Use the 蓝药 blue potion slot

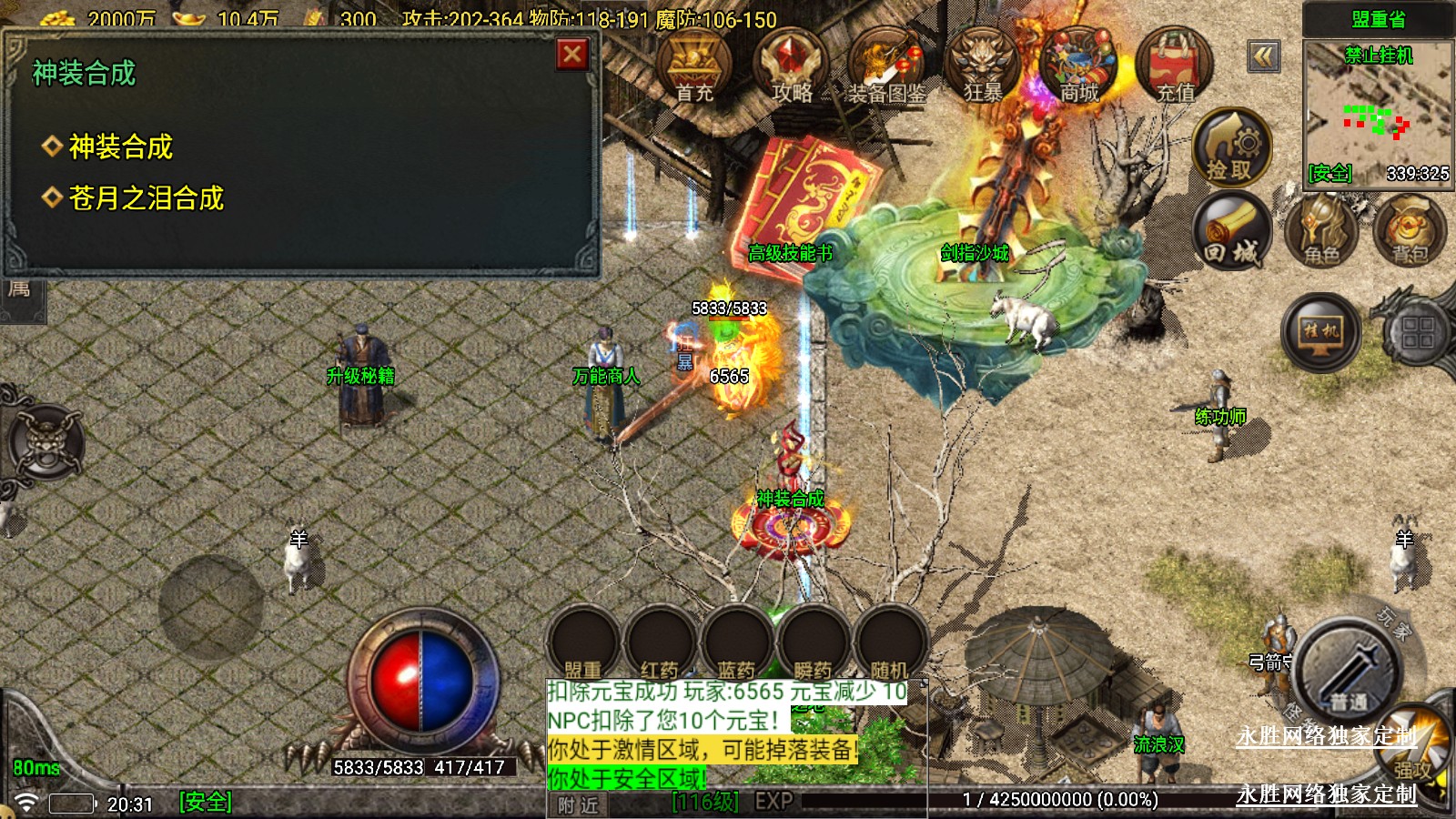736,643
